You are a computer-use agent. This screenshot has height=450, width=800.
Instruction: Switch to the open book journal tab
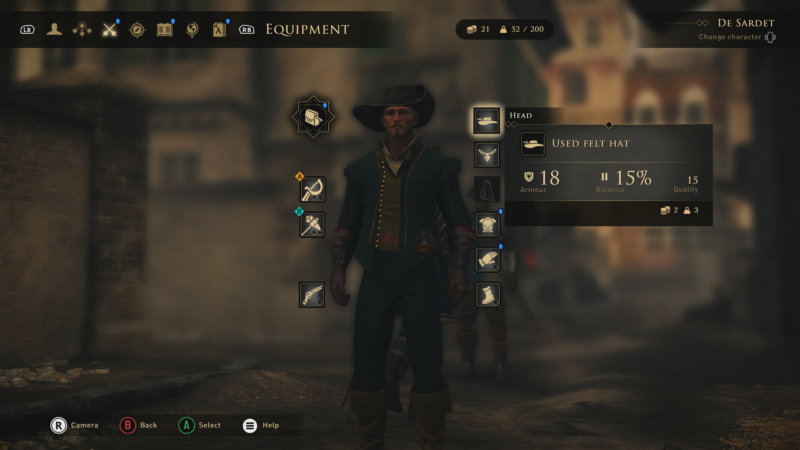pos(165,29)
